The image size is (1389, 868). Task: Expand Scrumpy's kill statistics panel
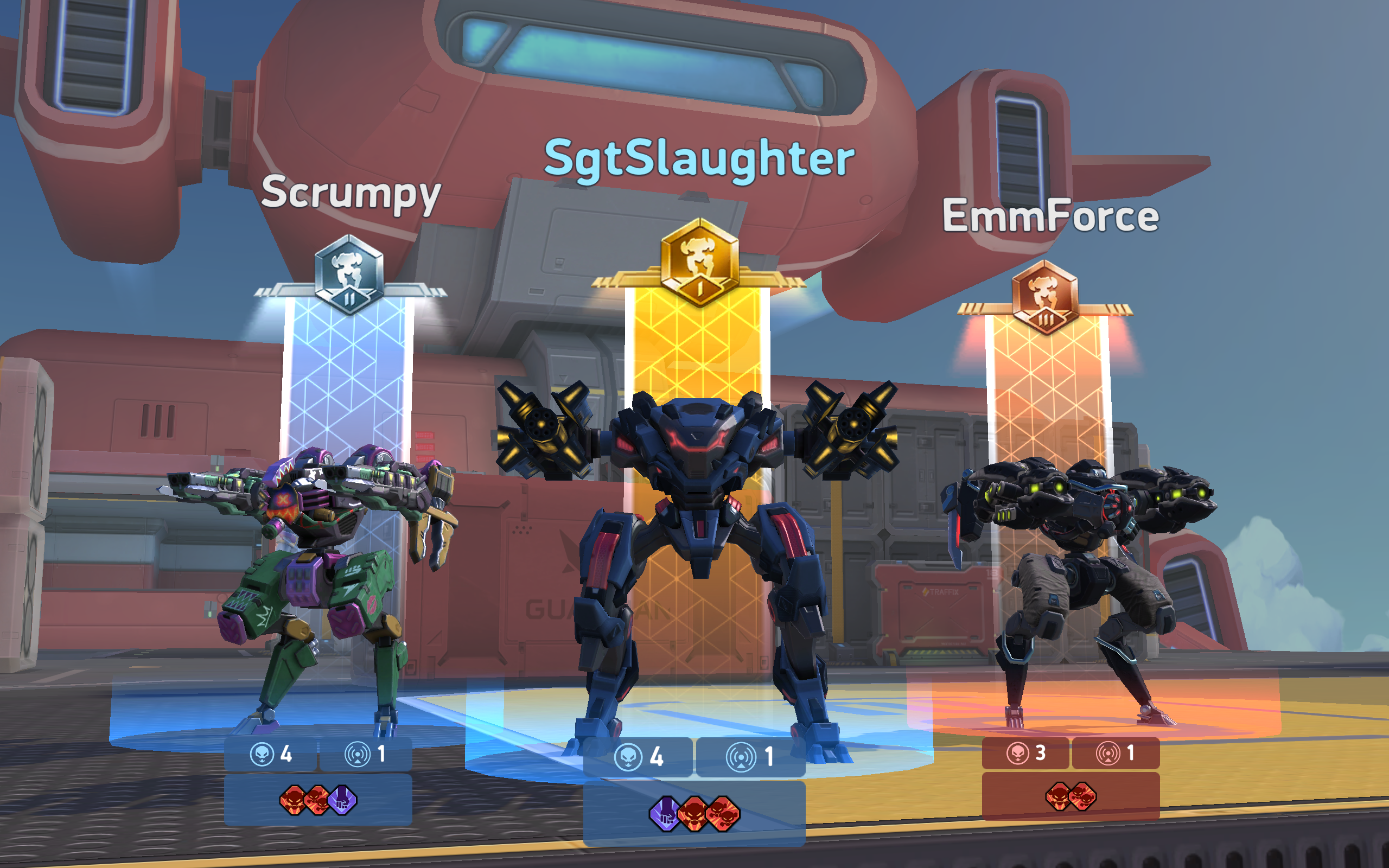click(x=271, y=756)
